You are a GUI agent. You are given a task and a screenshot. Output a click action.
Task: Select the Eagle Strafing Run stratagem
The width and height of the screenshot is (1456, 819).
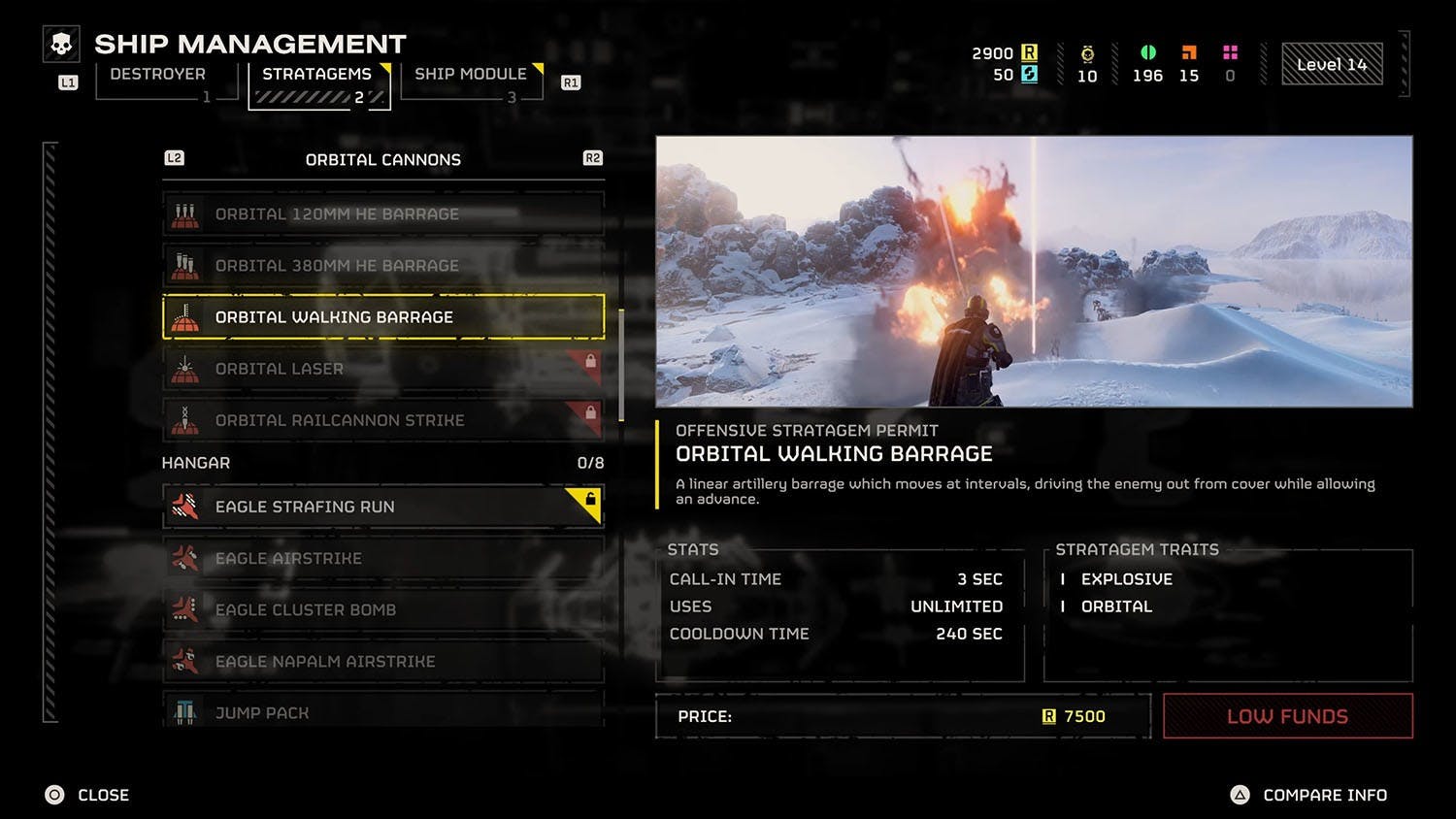click(383, 507)
